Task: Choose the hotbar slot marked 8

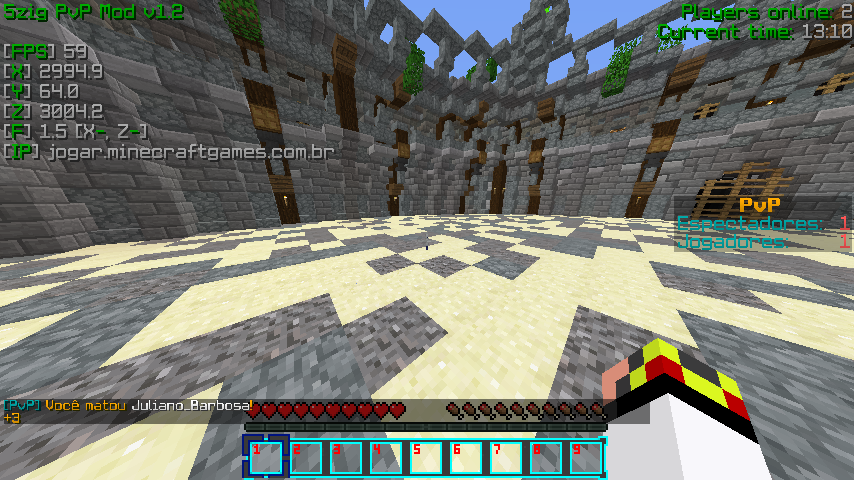Action: [x=546, y=457]
